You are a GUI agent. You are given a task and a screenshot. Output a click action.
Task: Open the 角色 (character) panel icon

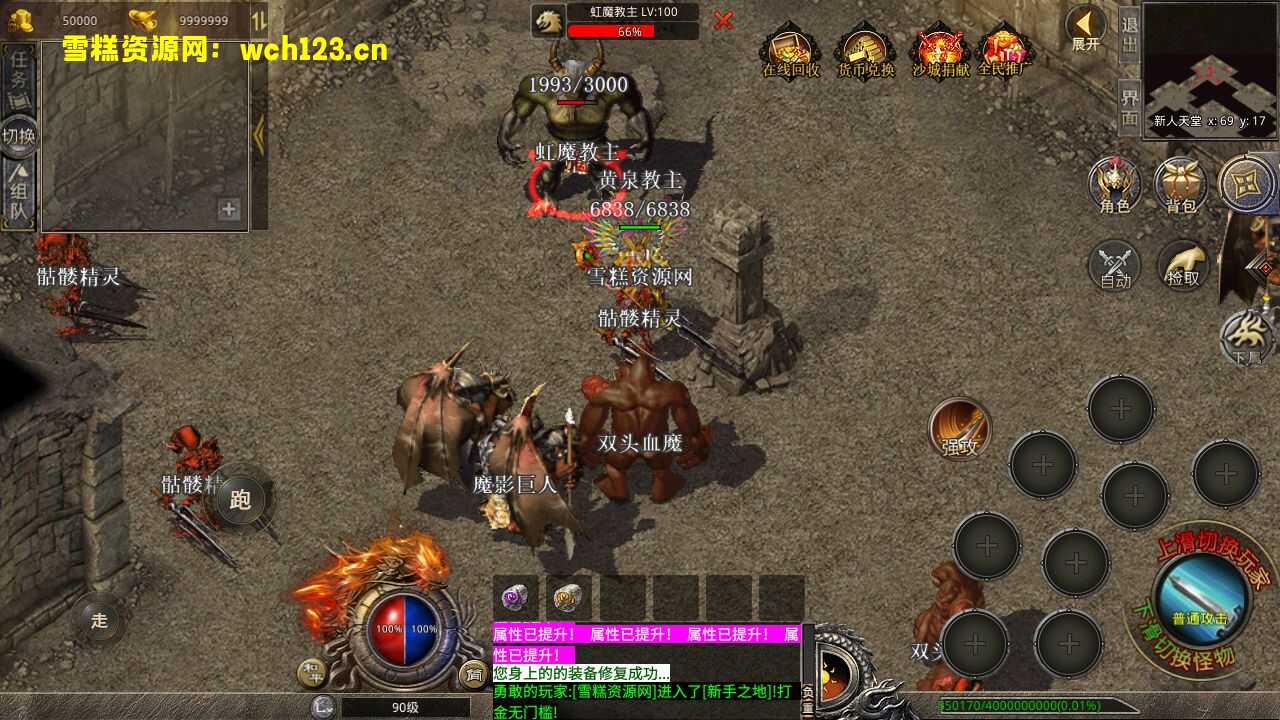coord(1114,185)
